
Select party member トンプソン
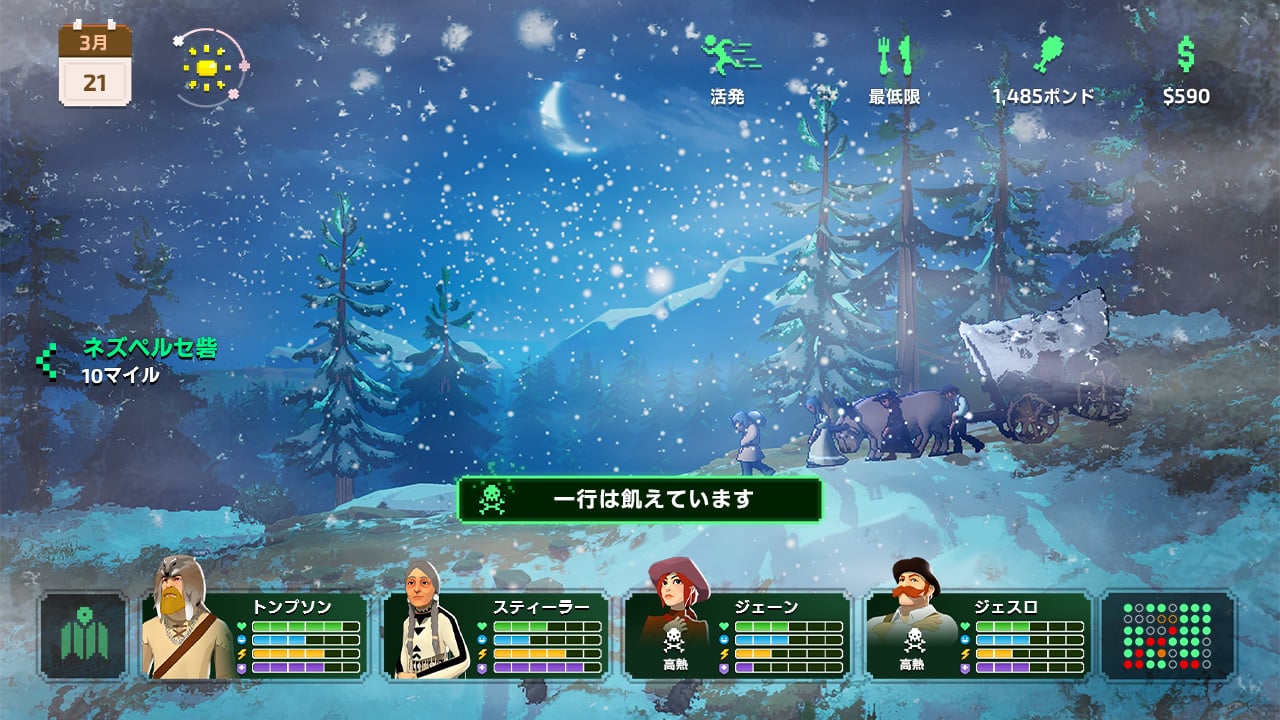pyautogui.click(x=255, y=635)
